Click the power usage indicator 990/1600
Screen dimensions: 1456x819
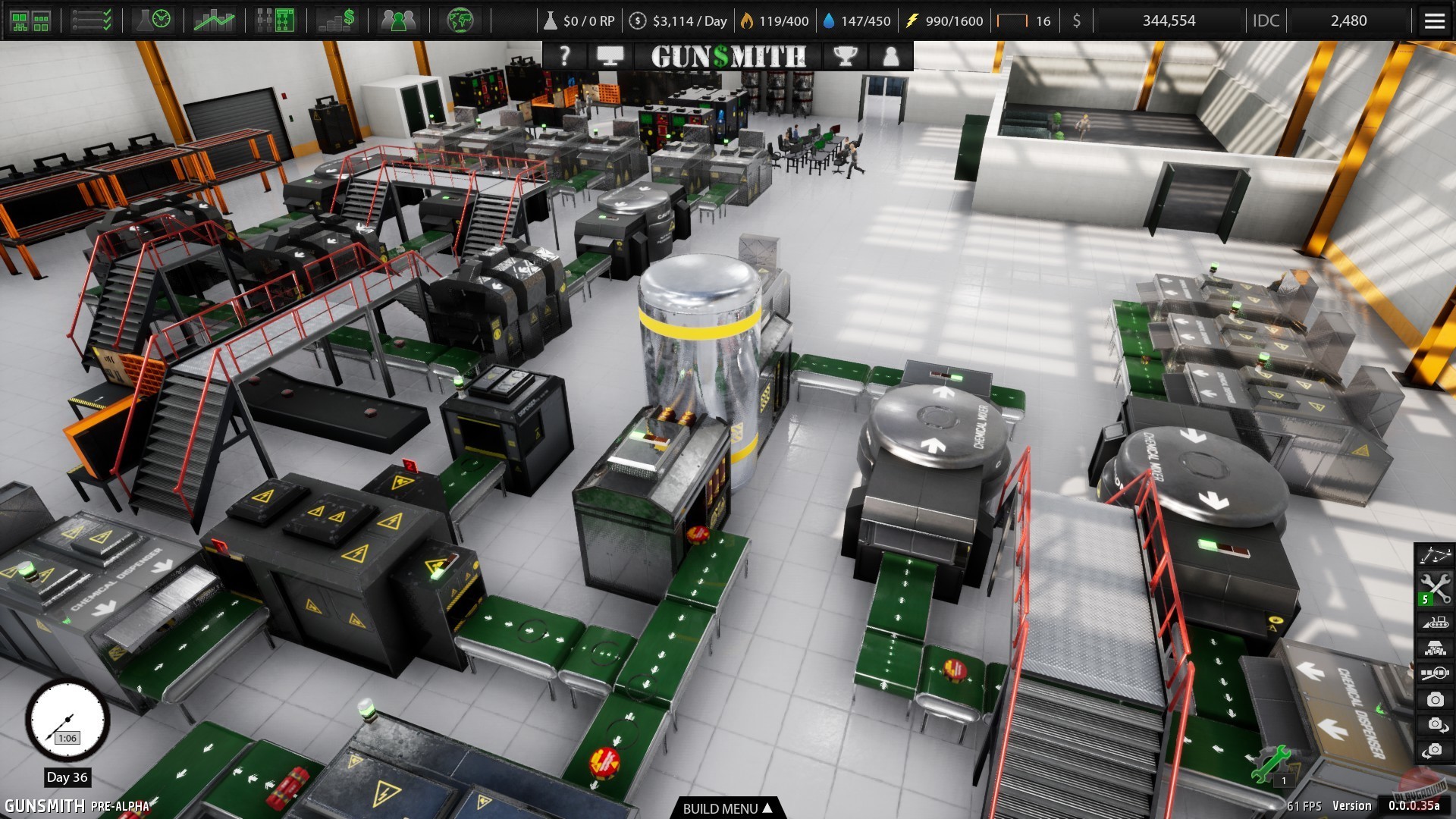click(x=945, y=20)
